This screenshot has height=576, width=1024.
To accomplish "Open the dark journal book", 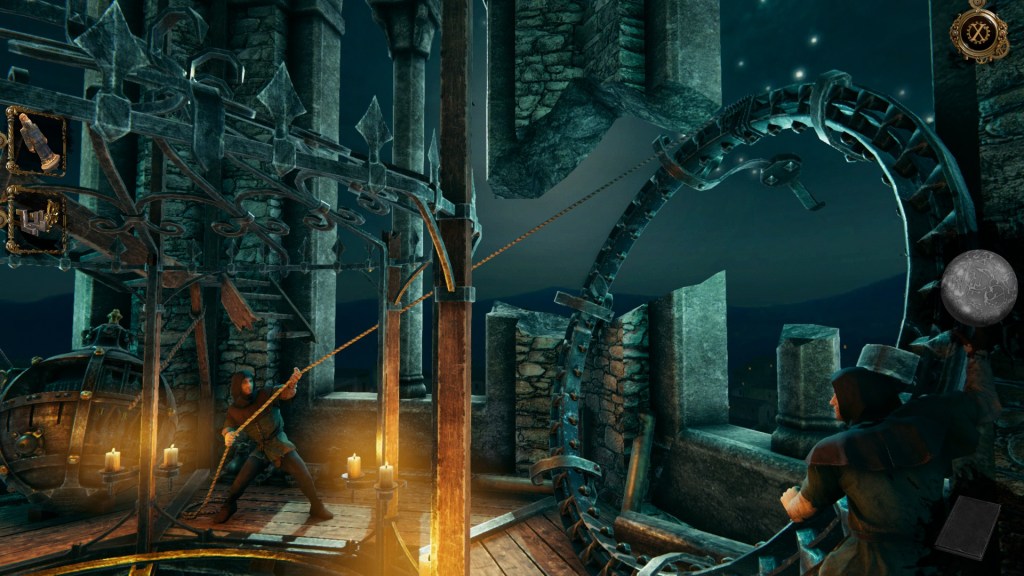I will [x=968, y=527].
